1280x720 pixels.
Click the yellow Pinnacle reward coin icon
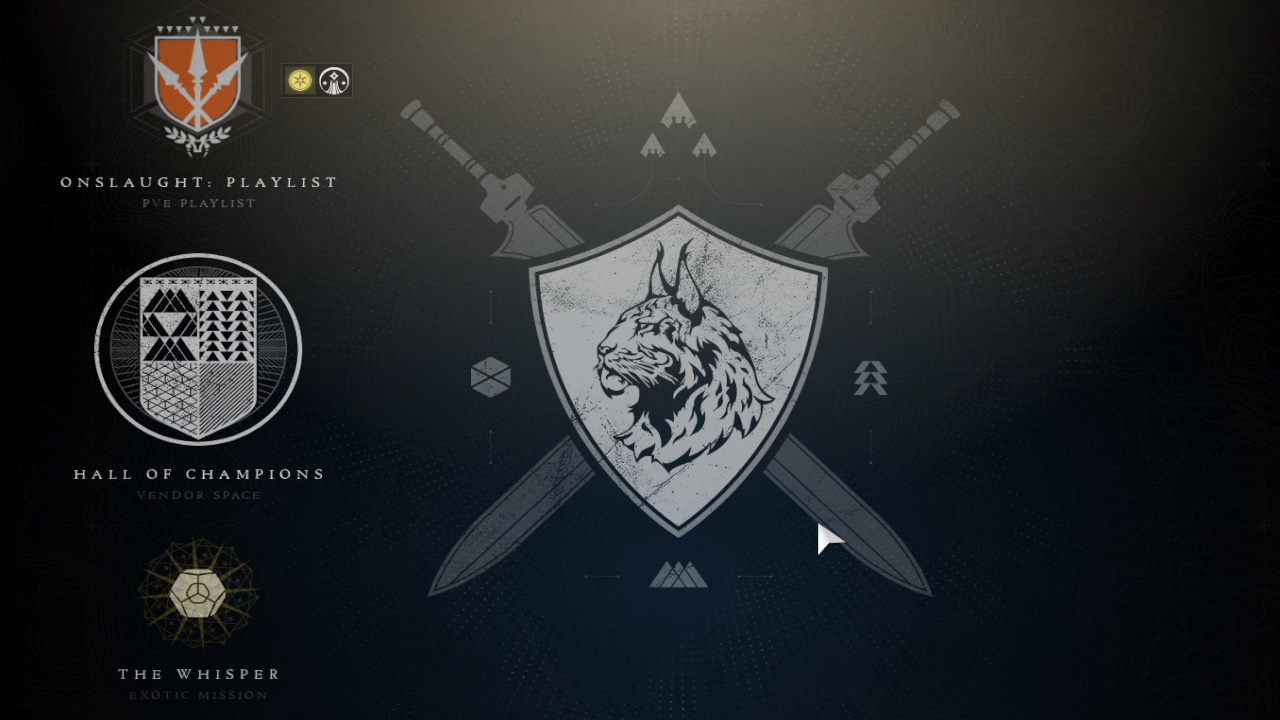299,82
